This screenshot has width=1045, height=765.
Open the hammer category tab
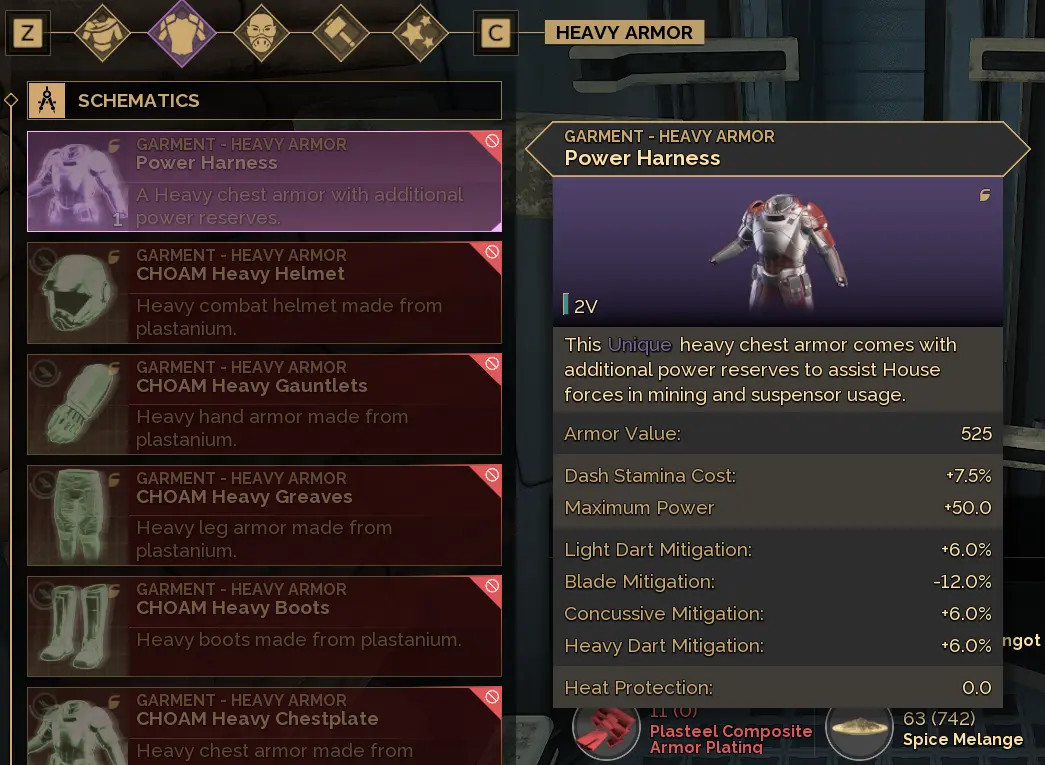click(x=340, y=33)
